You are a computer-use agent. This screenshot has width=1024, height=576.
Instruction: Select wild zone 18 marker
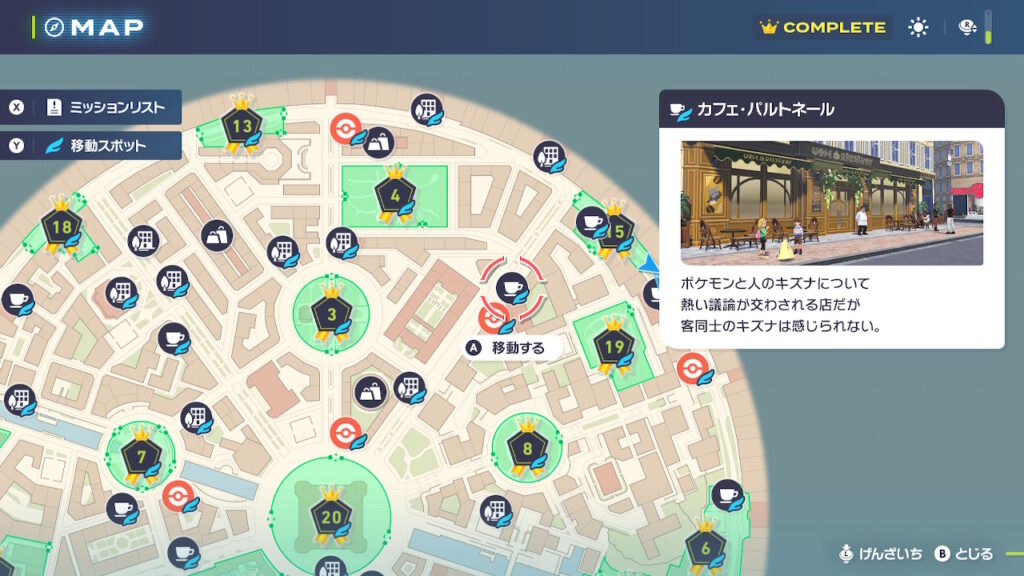point(62,228)
